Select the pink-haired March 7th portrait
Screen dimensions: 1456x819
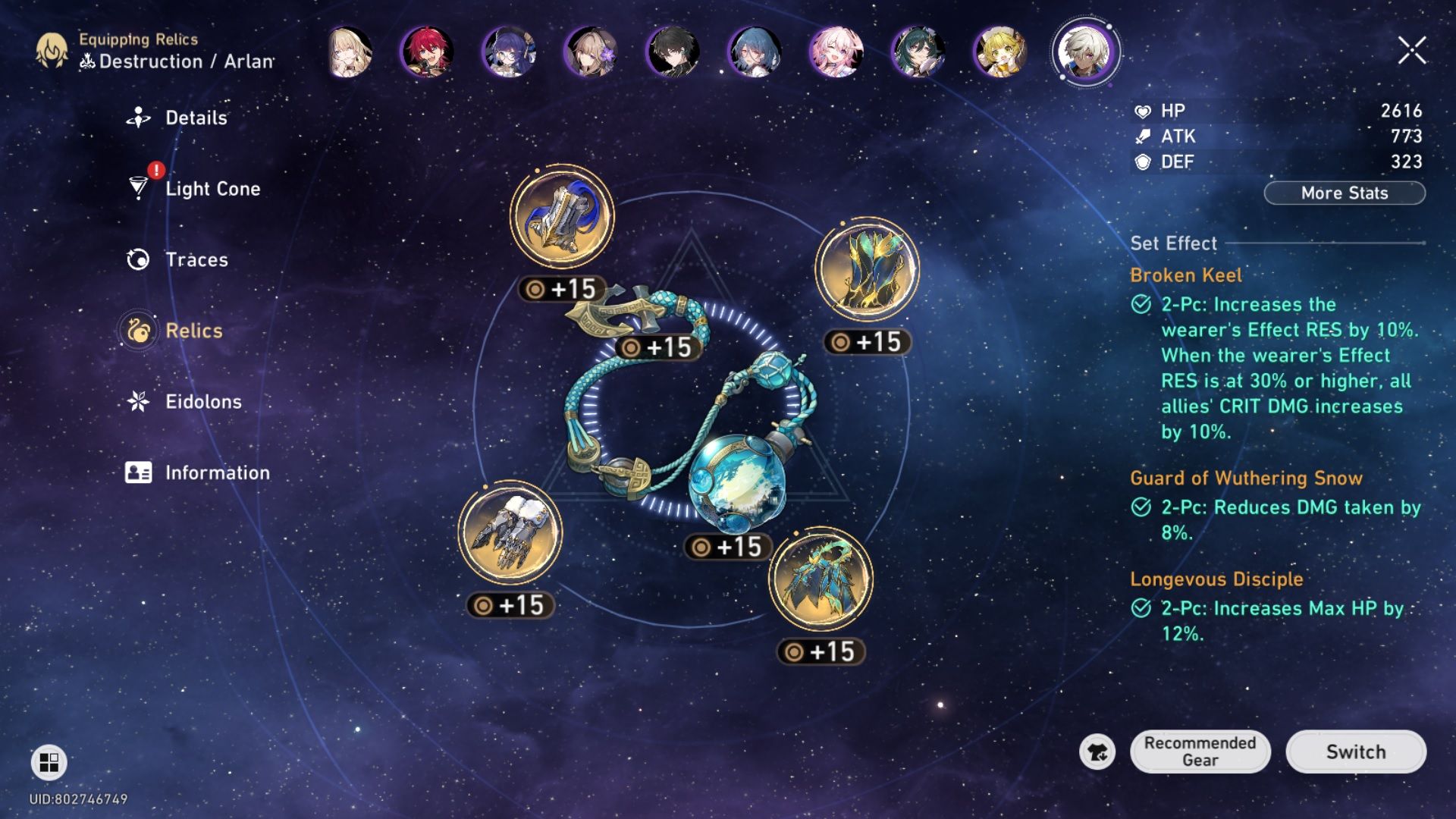[x=838, y=53]
